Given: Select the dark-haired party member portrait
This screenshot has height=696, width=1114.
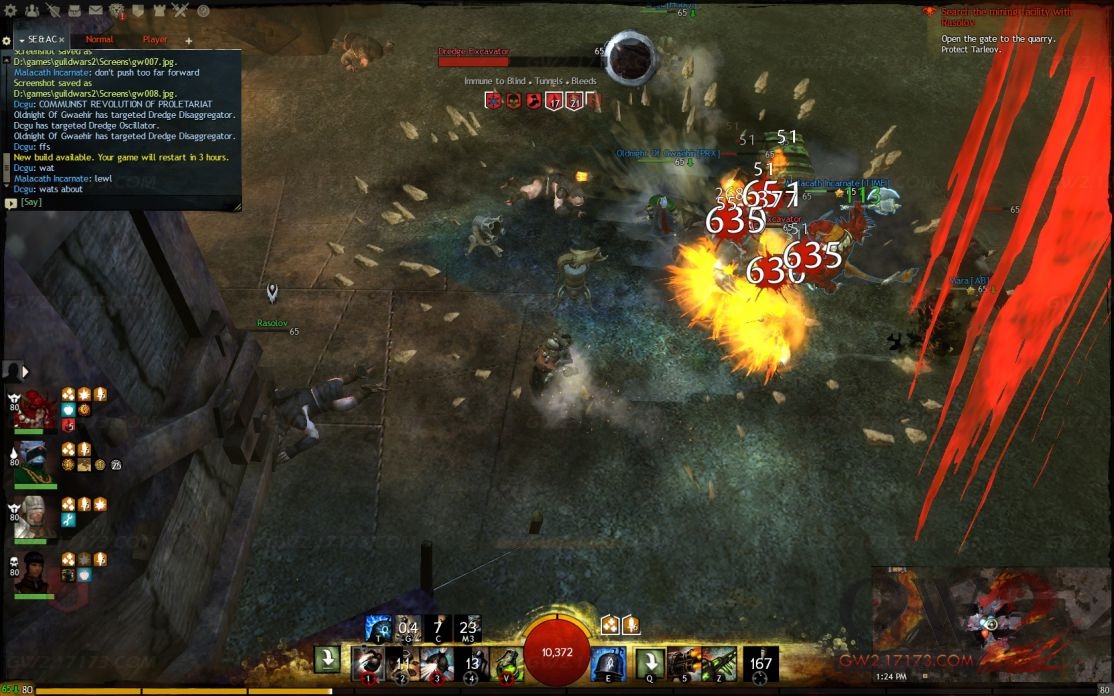Looking at the screenshot, I should coord(34,570).
